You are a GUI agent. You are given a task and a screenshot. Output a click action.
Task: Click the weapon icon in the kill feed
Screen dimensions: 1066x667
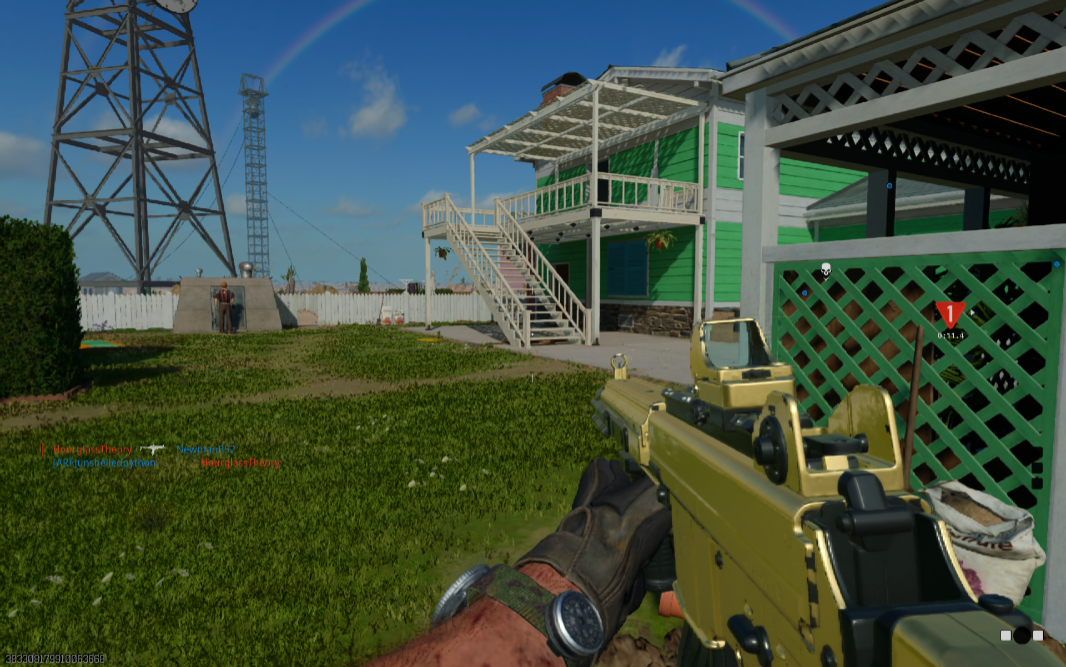click(x=153, y=450)
